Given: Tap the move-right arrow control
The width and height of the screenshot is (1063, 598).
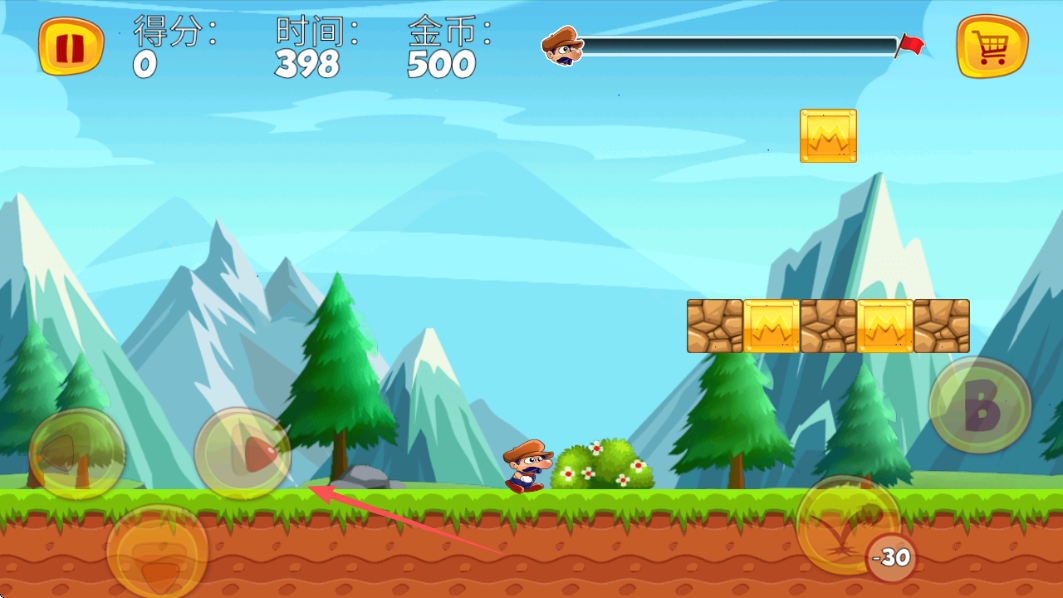Looking at the screenshot, I should click(243, 454).
